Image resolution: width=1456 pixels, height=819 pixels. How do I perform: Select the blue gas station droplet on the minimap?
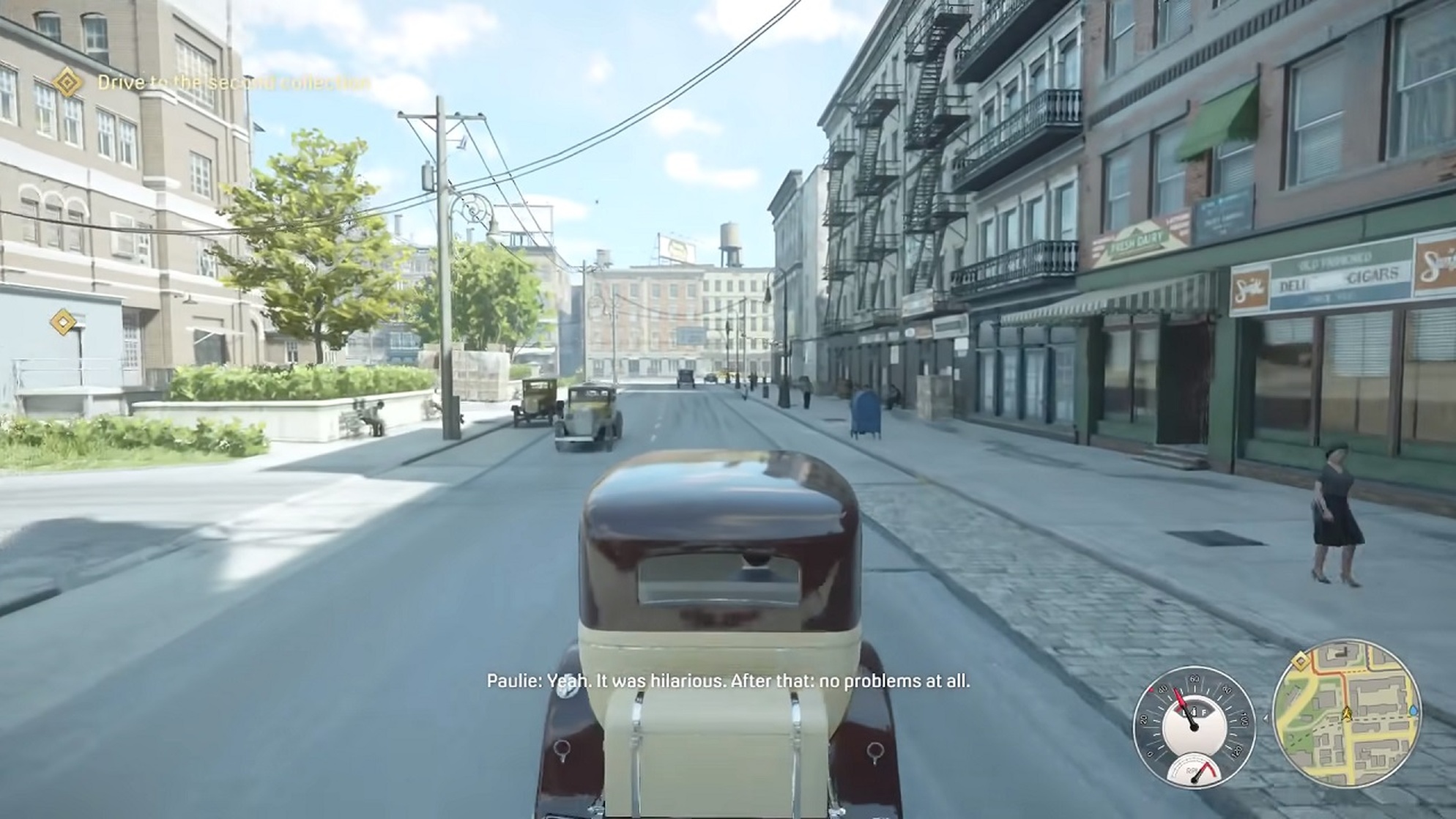(1414, 712)
